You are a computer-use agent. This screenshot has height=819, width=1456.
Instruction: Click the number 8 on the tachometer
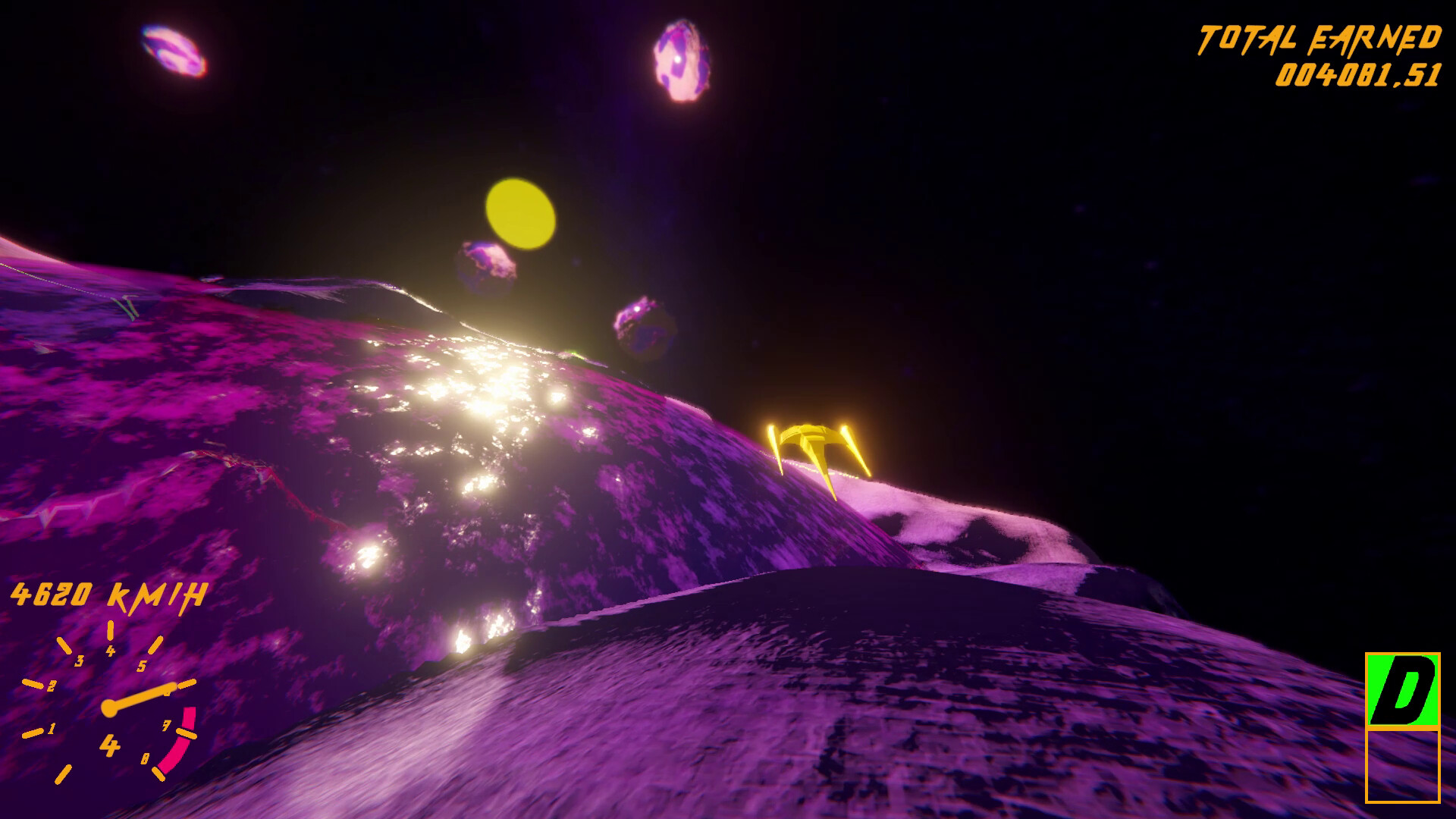pyautogui.click(x=146, y=756)
